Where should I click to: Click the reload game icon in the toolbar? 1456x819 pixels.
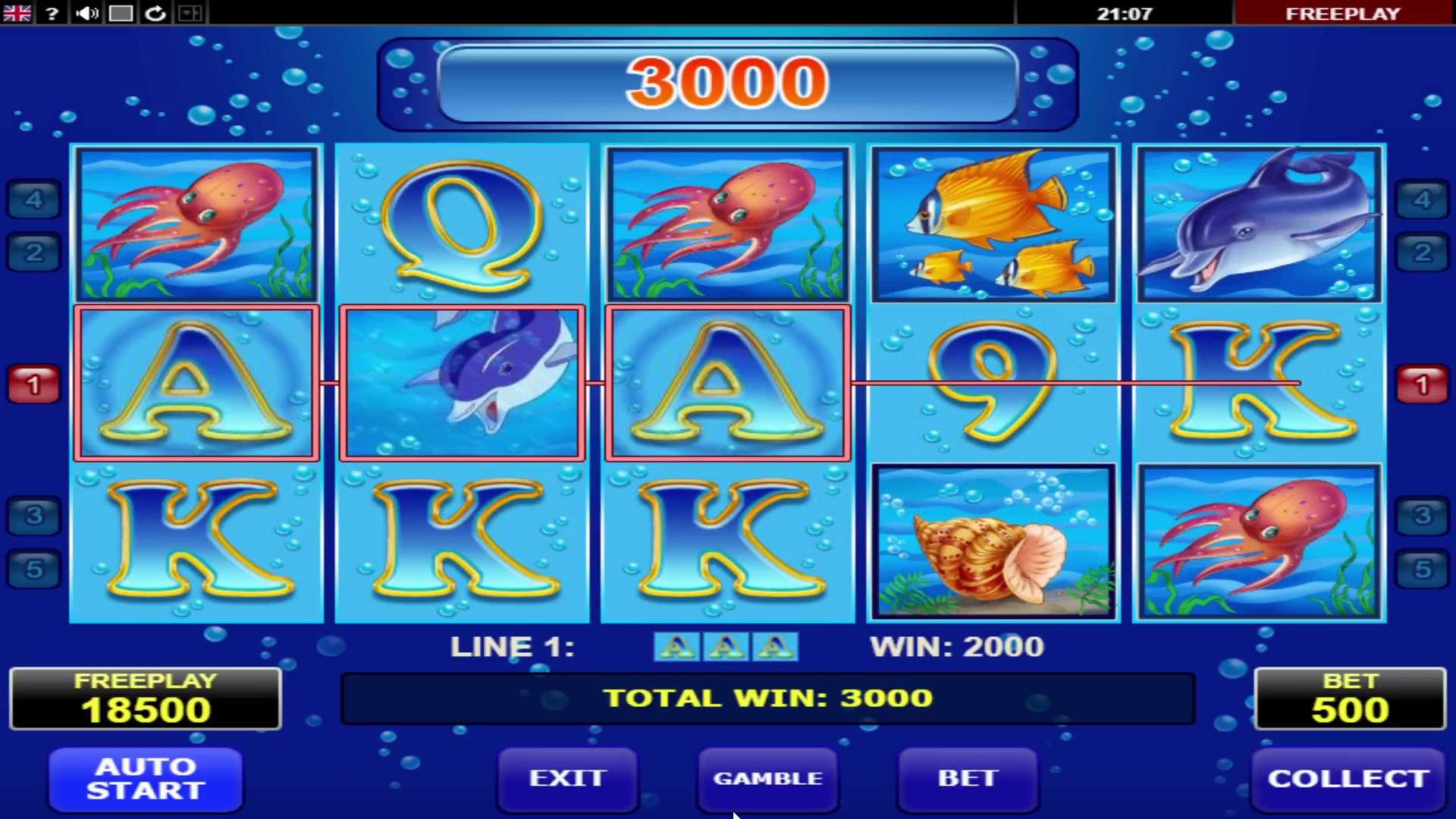[x=155, y=12]
